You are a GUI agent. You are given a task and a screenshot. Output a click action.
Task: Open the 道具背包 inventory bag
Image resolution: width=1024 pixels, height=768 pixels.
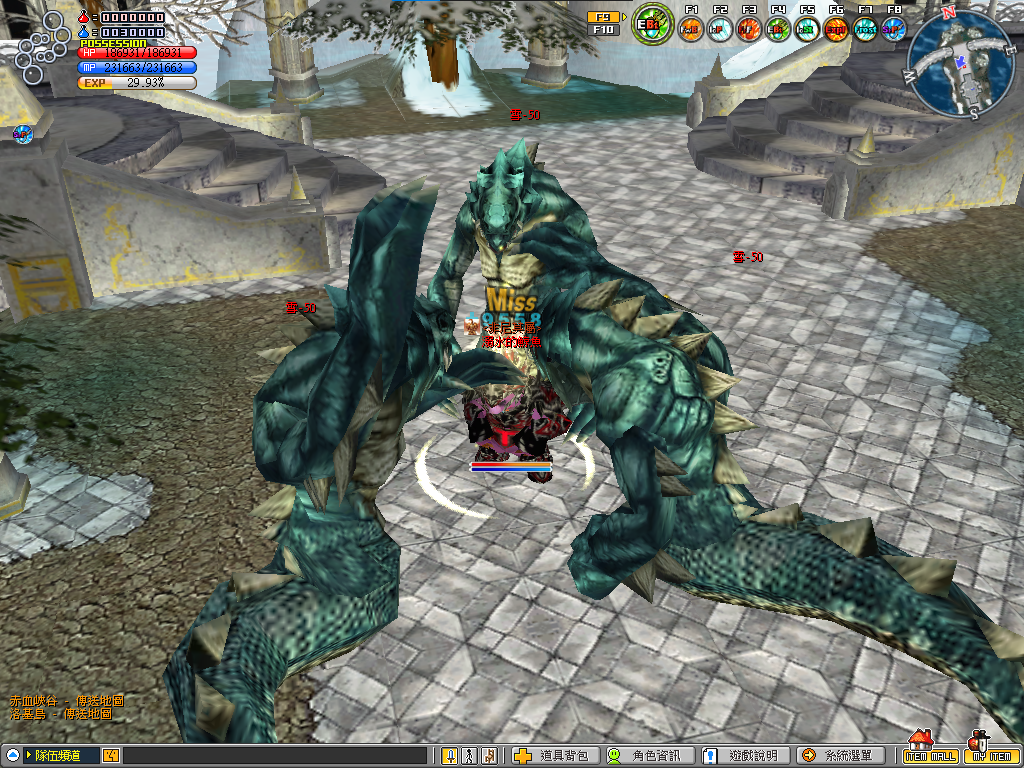[555, 756]
